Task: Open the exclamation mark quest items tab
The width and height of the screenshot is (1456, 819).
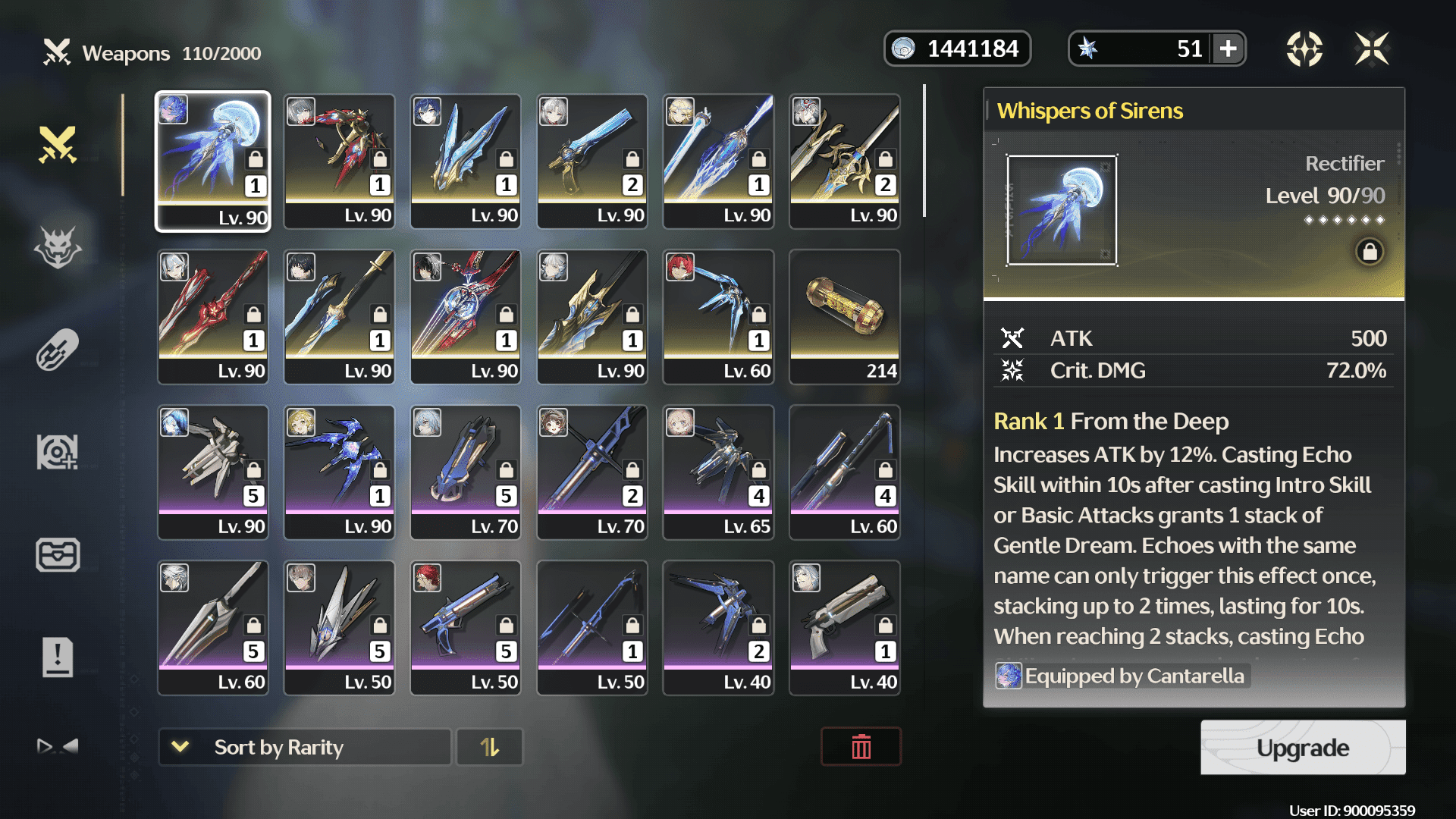Action: [x=58, y=657]
